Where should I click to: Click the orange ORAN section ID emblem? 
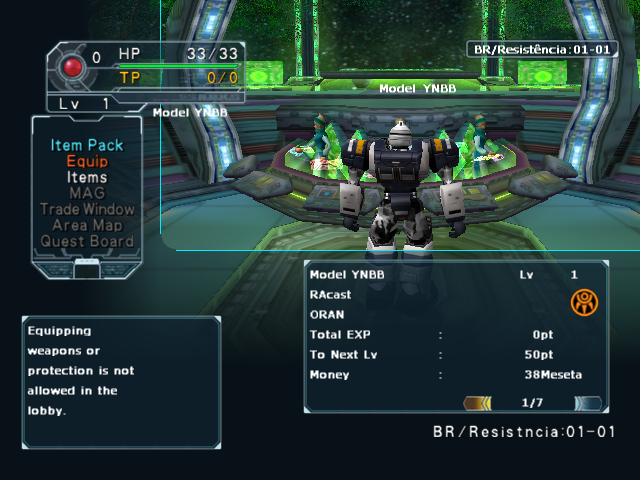point(584,302)
